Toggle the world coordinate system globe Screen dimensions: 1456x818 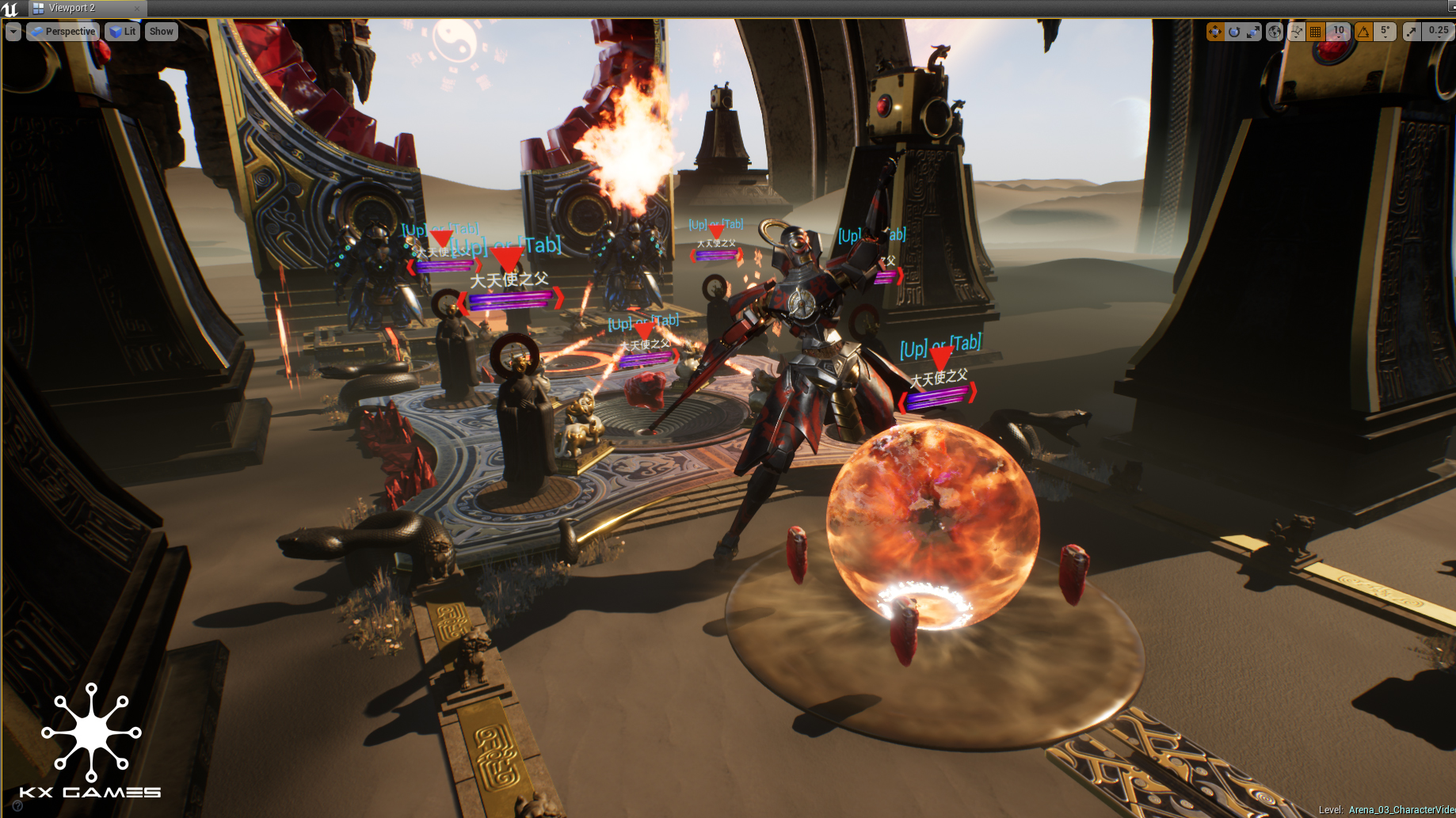pos(1275,32)
